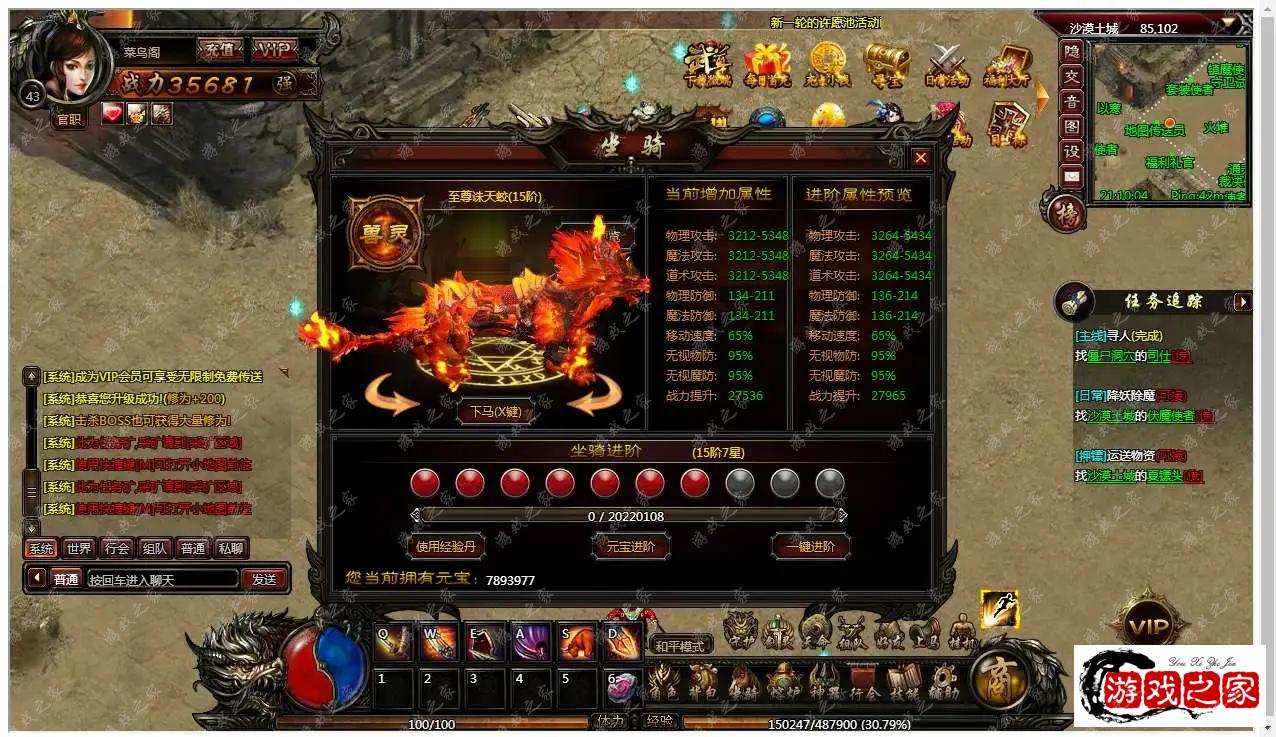Switch to the 行会 chat tab
This screenshot has width=1276, height=737.
(117, 548)
